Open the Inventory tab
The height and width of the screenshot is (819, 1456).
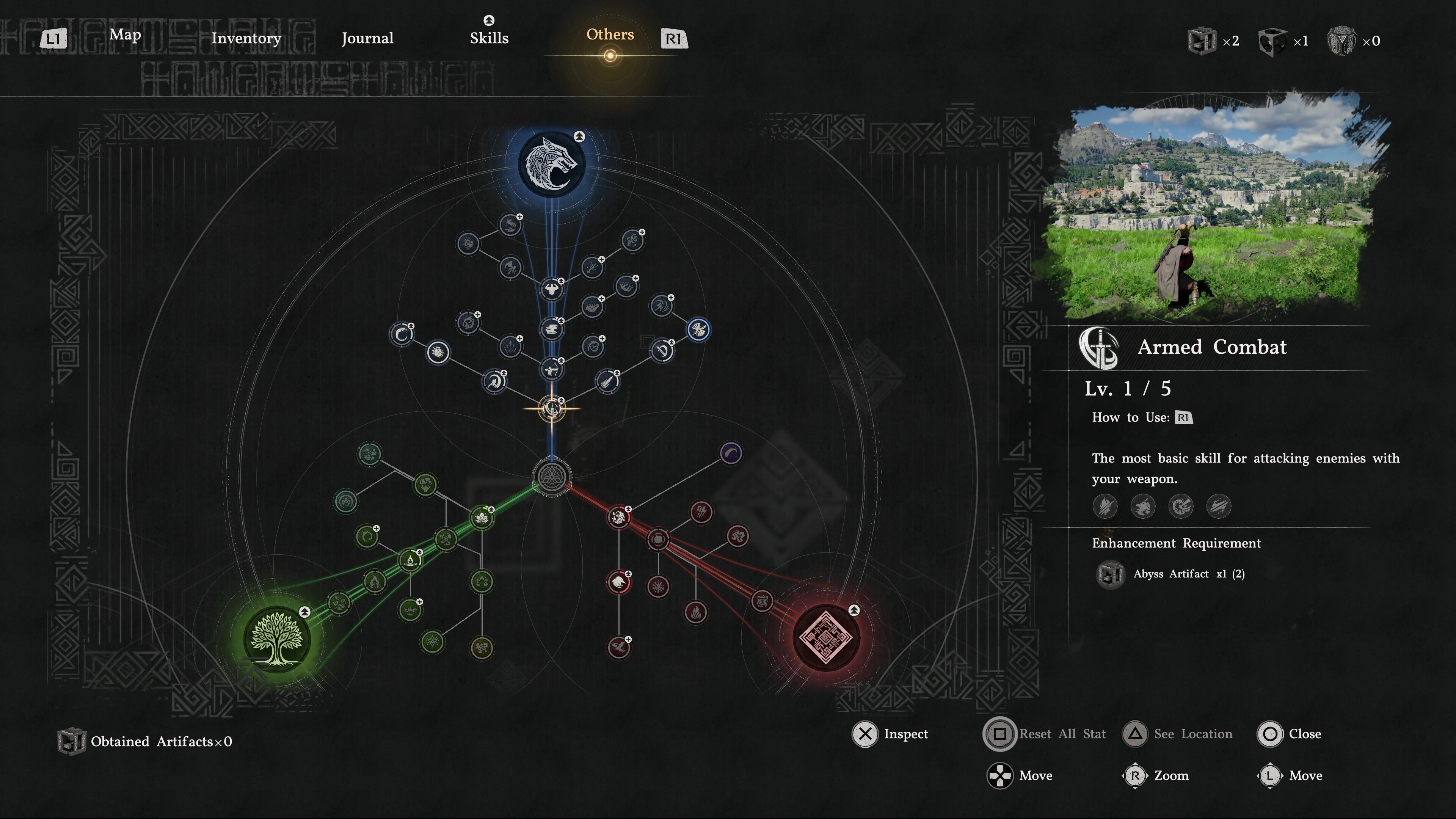[246, 38]
